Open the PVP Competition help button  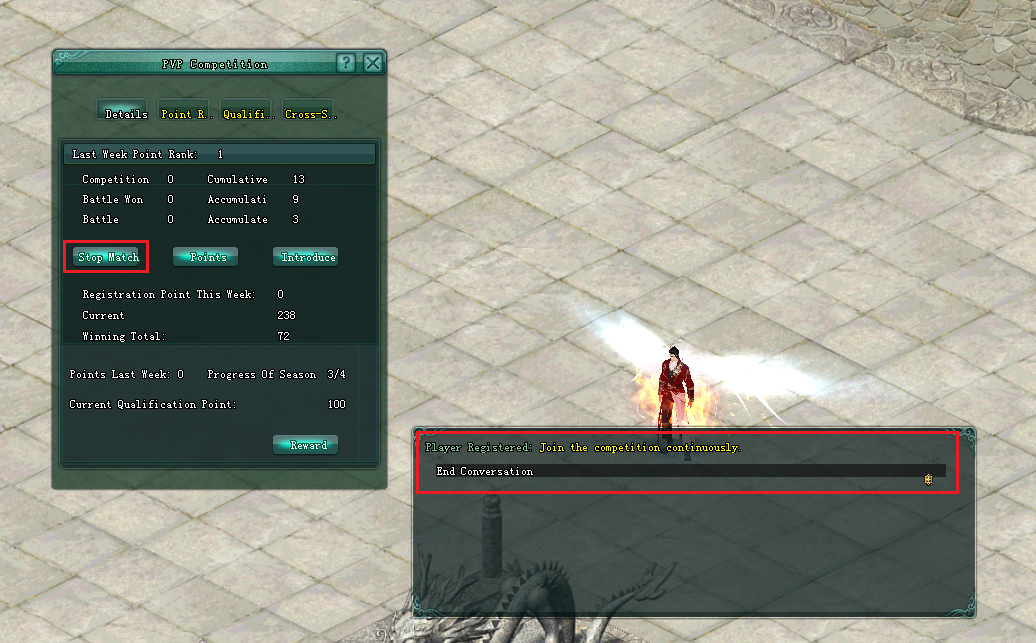[346, 63]
